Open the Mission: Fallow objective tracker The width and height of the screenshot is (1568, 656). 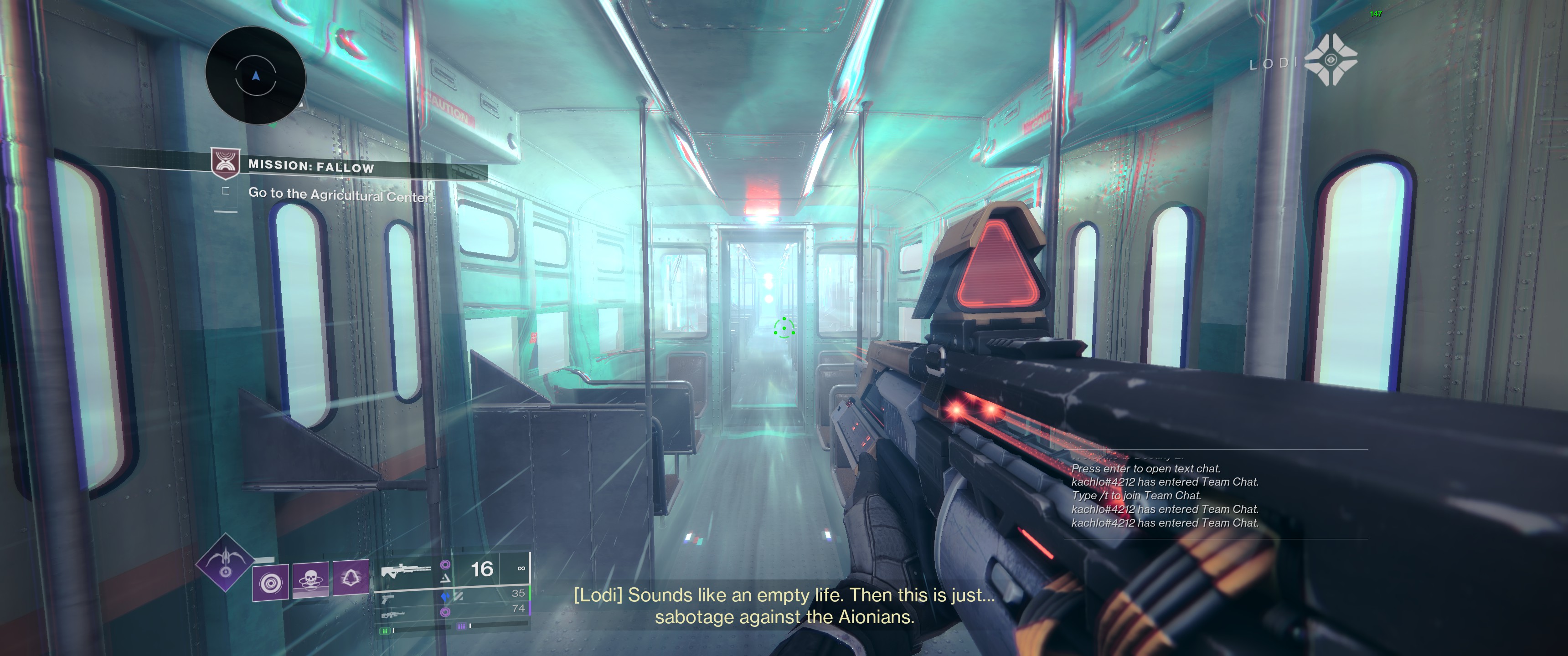click(x=310, y=166)
